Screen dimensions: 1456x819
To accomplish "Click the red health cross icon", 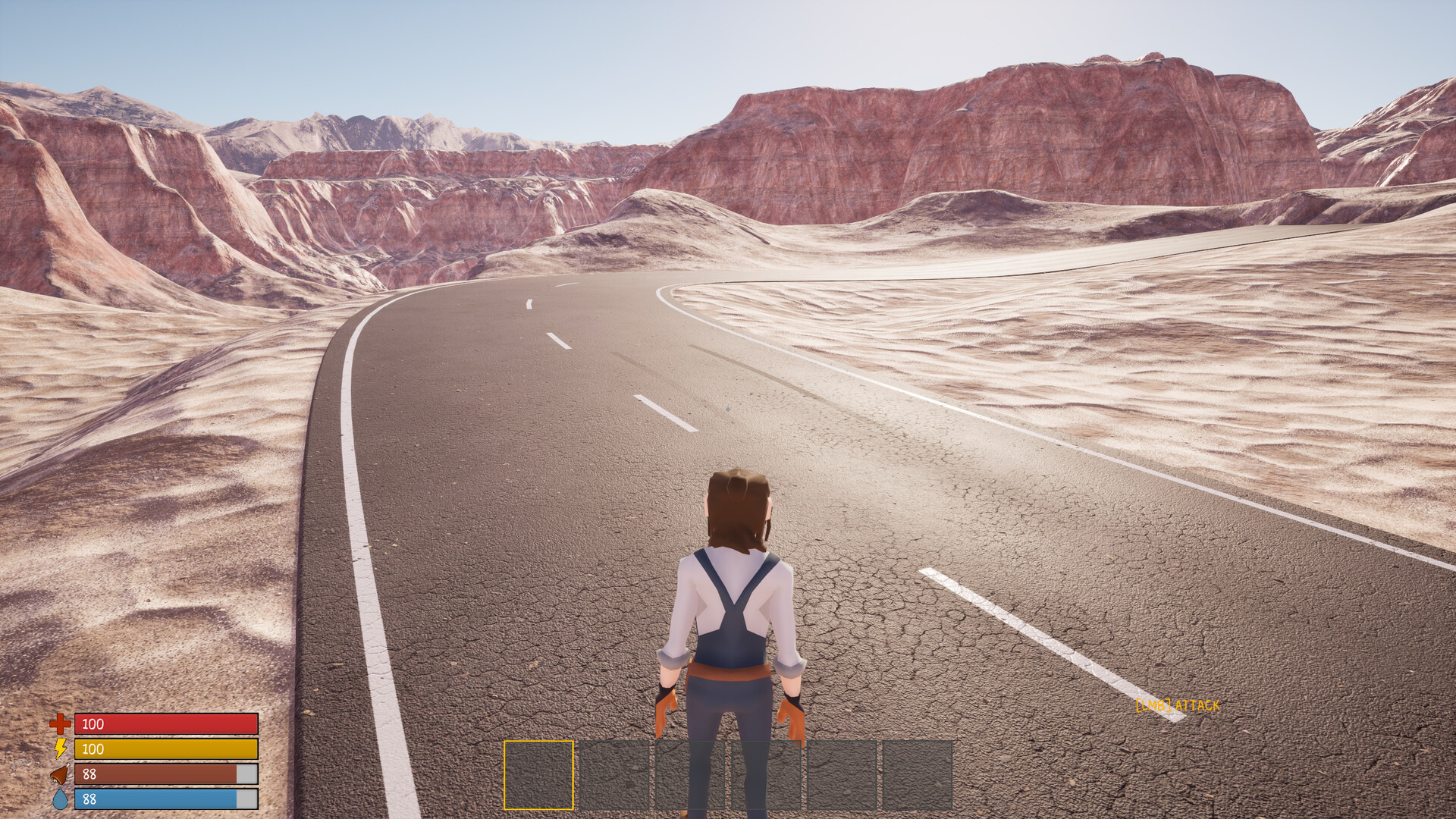I will click(59, 724).
